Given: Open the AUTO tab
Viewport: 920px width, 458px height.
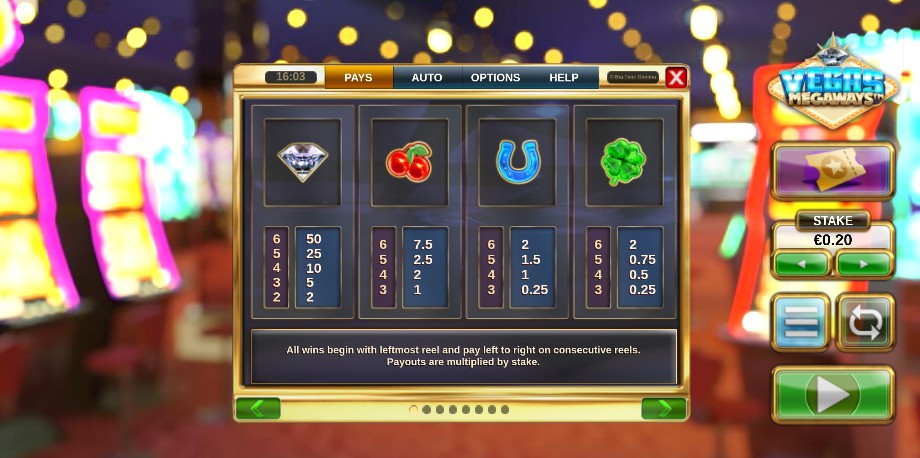Looking at the screenshot, I should 427,78.
